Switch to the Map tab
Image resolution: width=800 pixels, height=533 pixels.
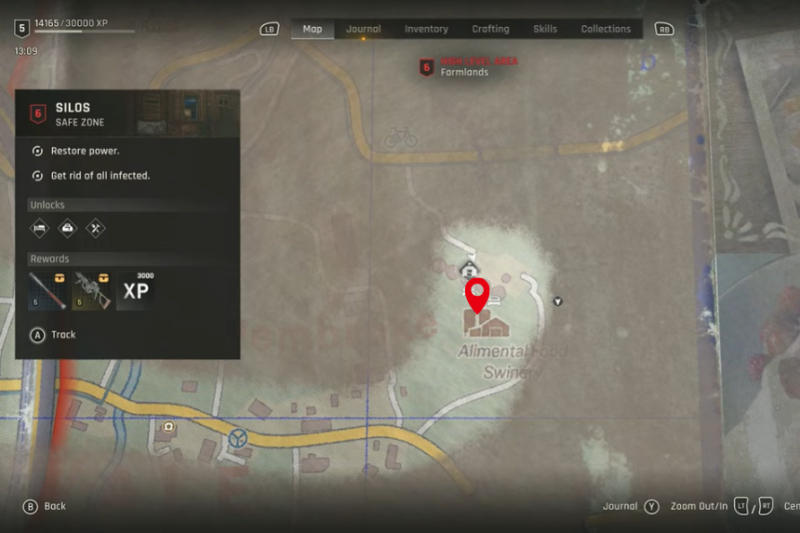coord(313,29)
